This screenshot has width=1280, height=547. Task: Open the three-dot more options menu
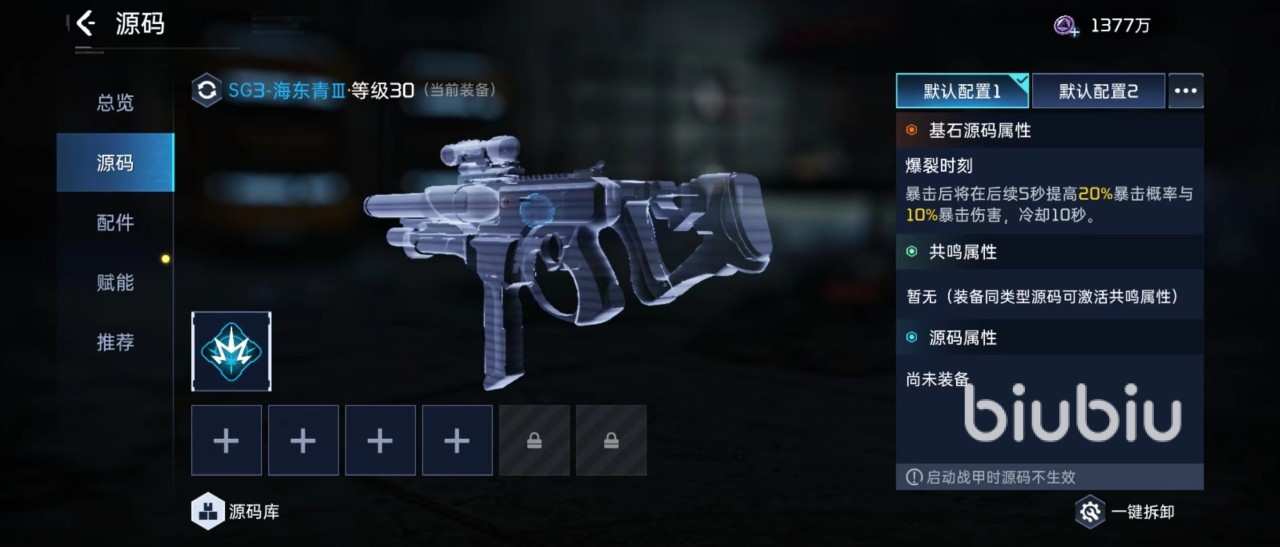pyautogui.click(x=1186, y=91)
